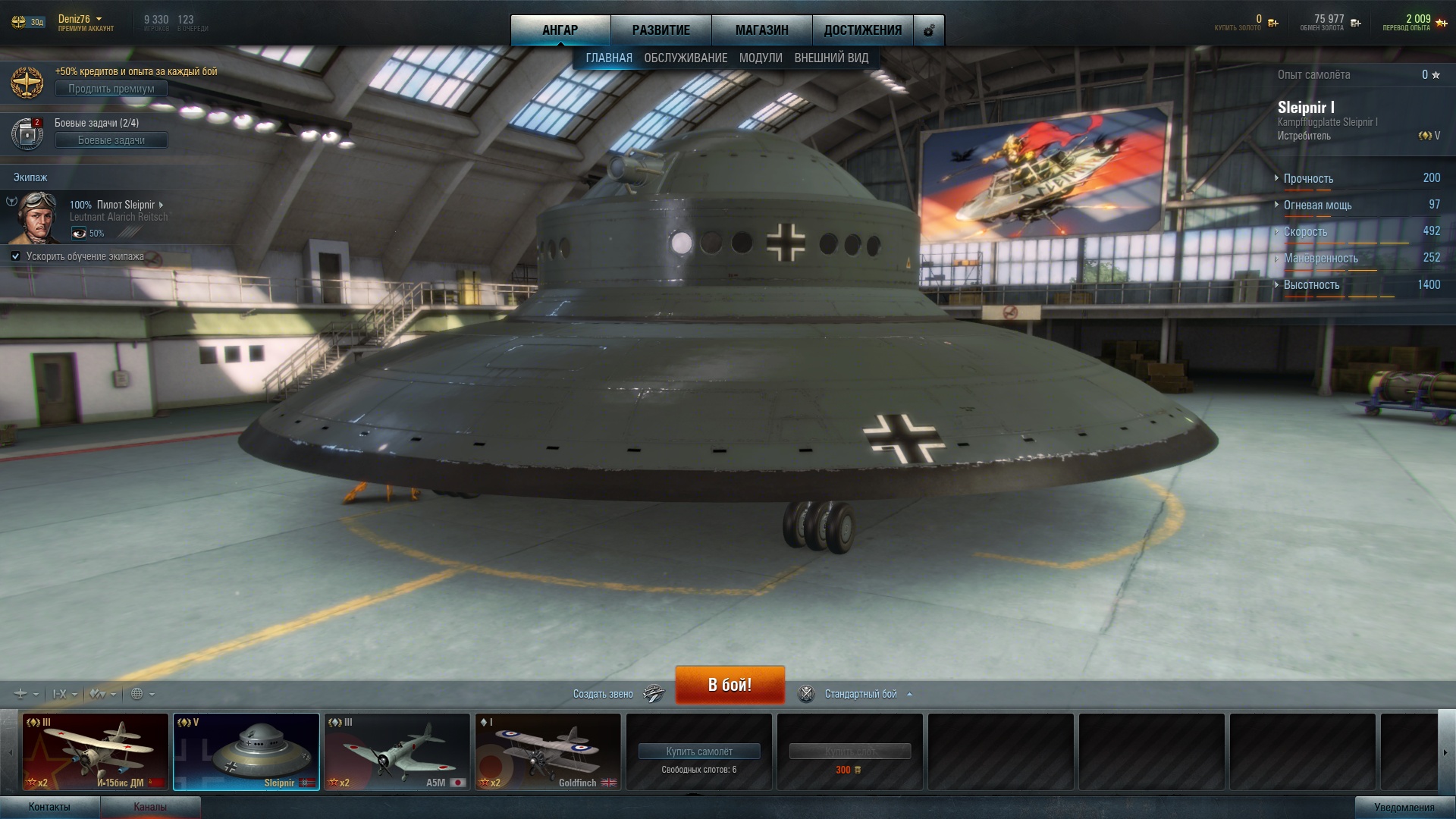Switch to the РАЗВИТИЕ tab
The height and width of the screenshot is (819, 1456).
tap(661, 30)
